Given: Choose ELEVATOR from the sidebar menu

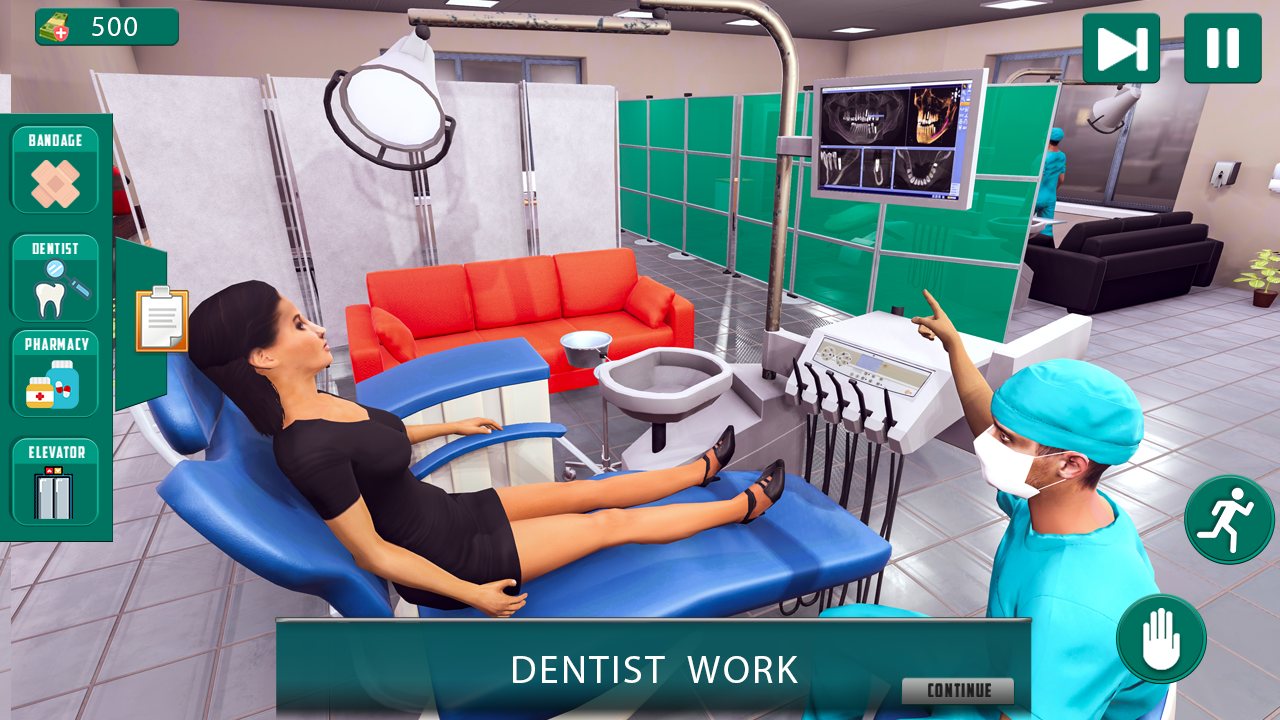Looking at the screenshot, I should point(55,483).
